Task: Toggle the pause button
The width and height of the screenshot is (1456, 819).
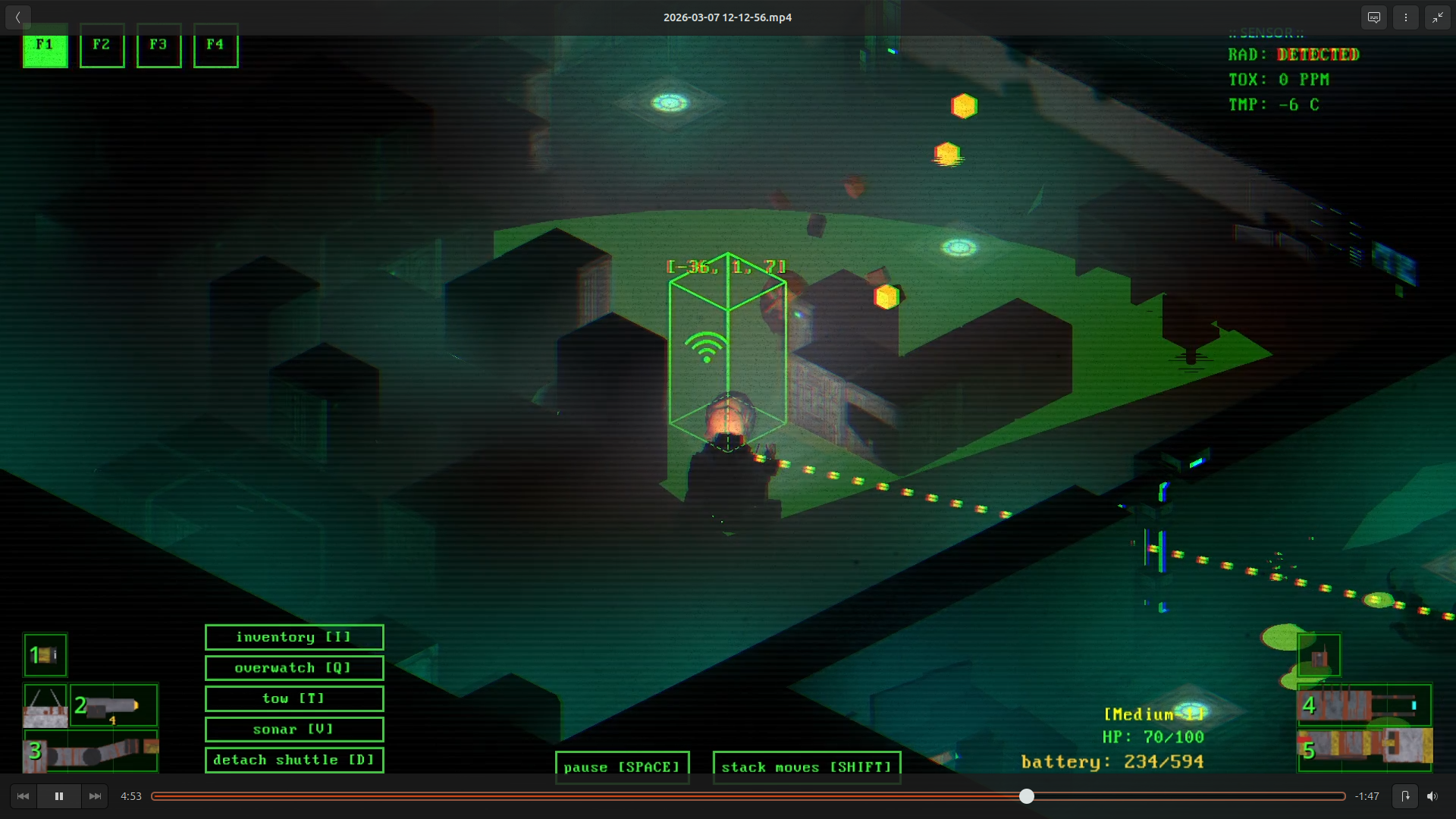Action: point(622,767)
